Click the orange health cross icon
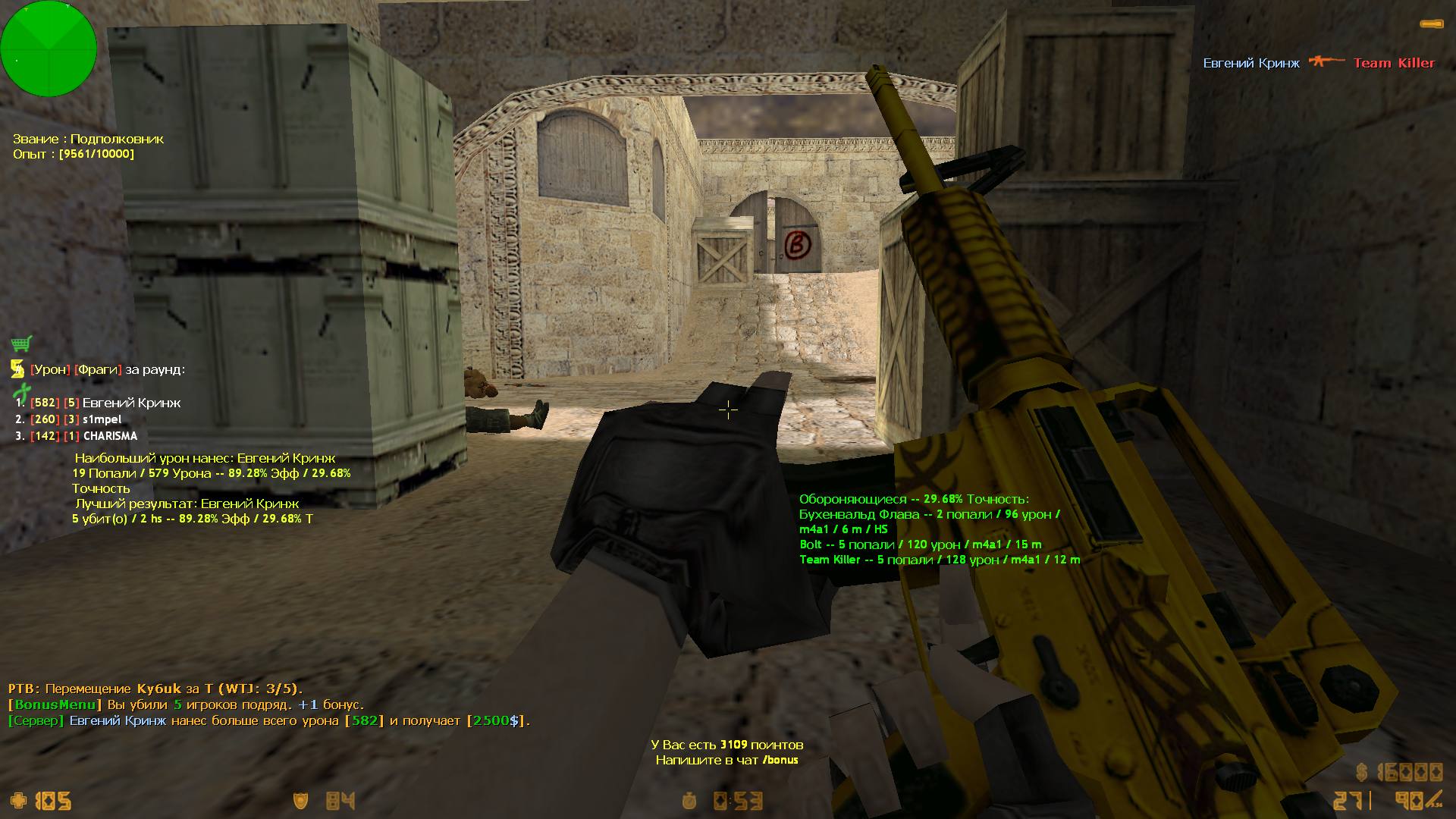 point(18,801)
